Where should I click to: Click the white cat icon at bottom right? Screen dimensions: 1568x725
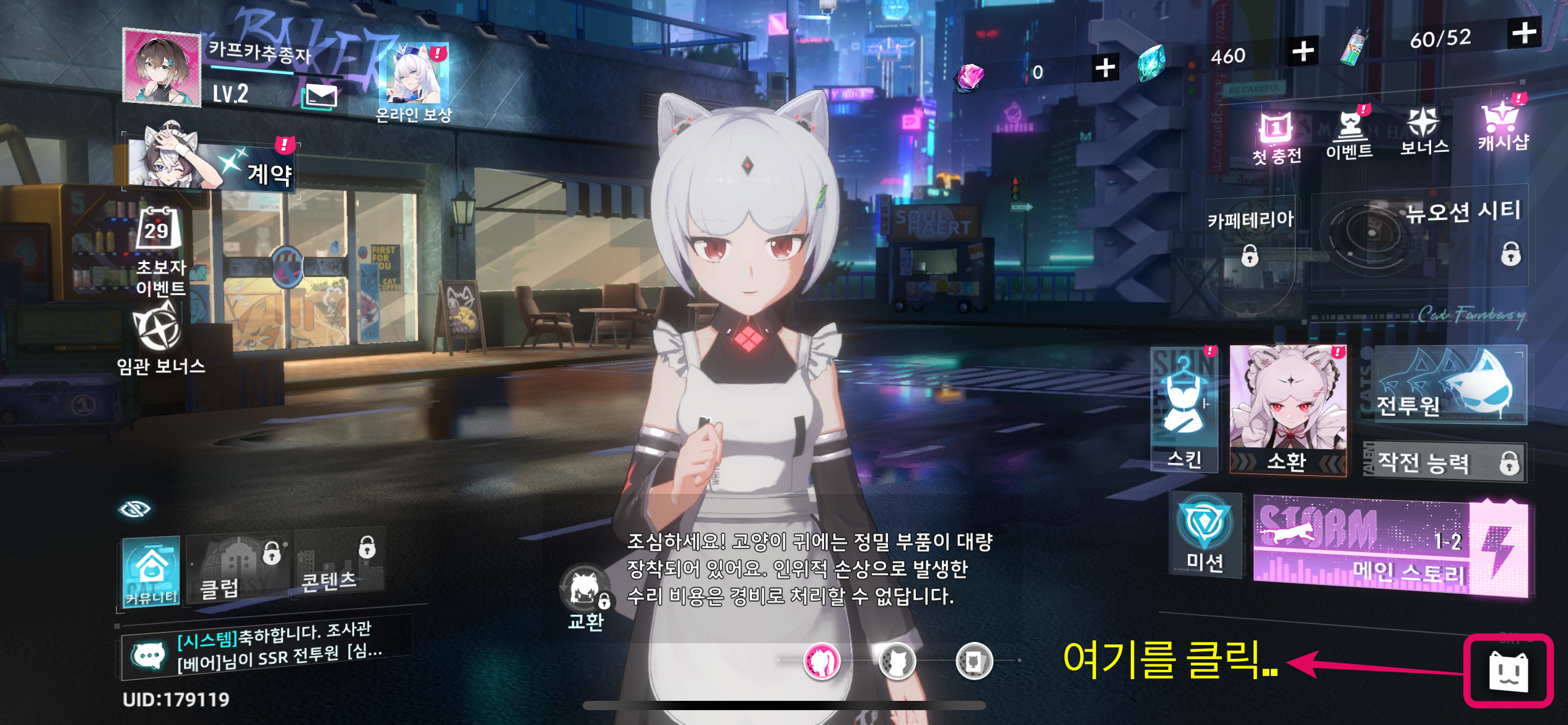(1509, 672)
